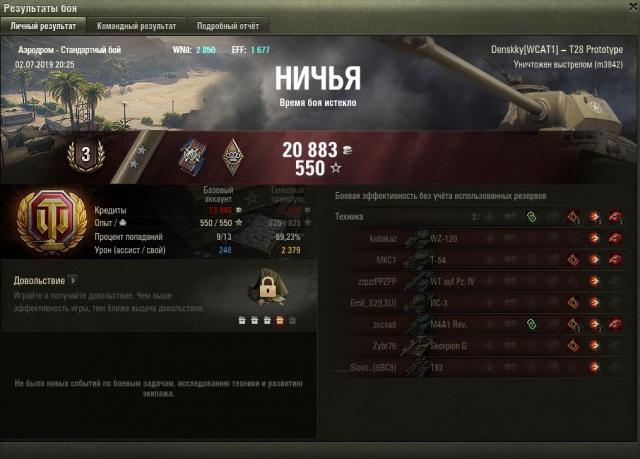Screen dimensions: 640x459
Task: Select the Личный результат tab
Action: point(44,26)
